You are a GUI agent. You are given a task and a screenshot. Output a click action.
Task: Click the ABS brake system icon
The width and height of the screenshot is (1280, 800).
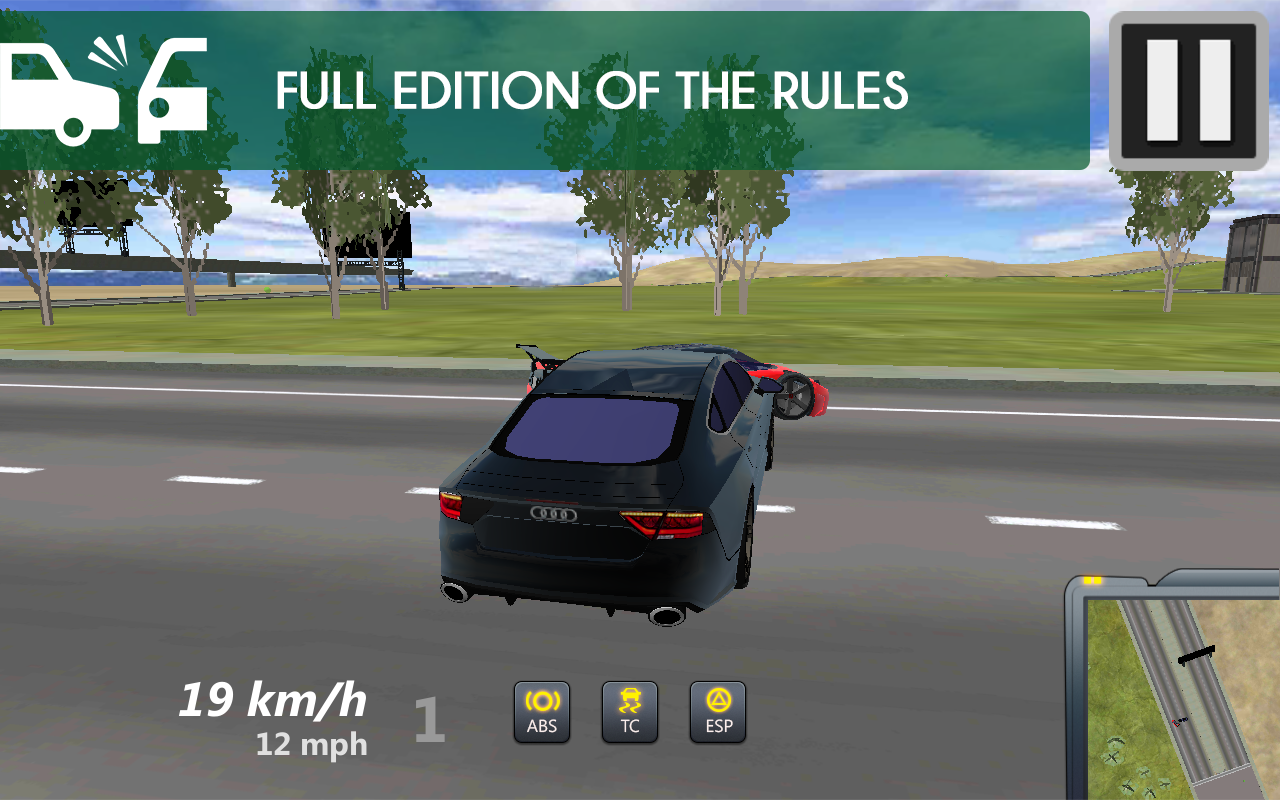point(541,712)
